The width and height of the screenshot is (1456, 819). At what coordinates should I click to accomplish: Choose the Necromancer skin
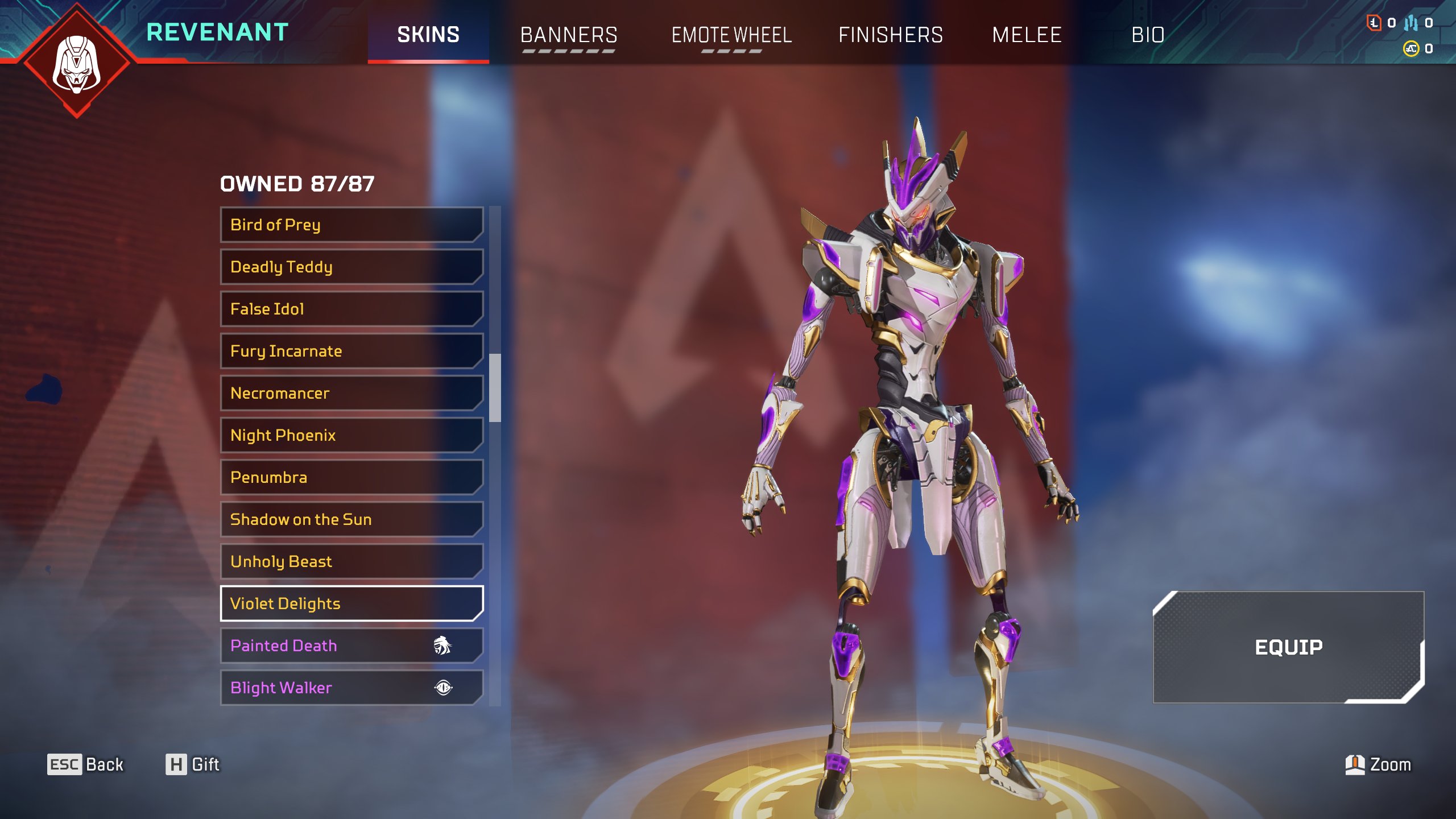pyautogui.click(x=351, y=393)
